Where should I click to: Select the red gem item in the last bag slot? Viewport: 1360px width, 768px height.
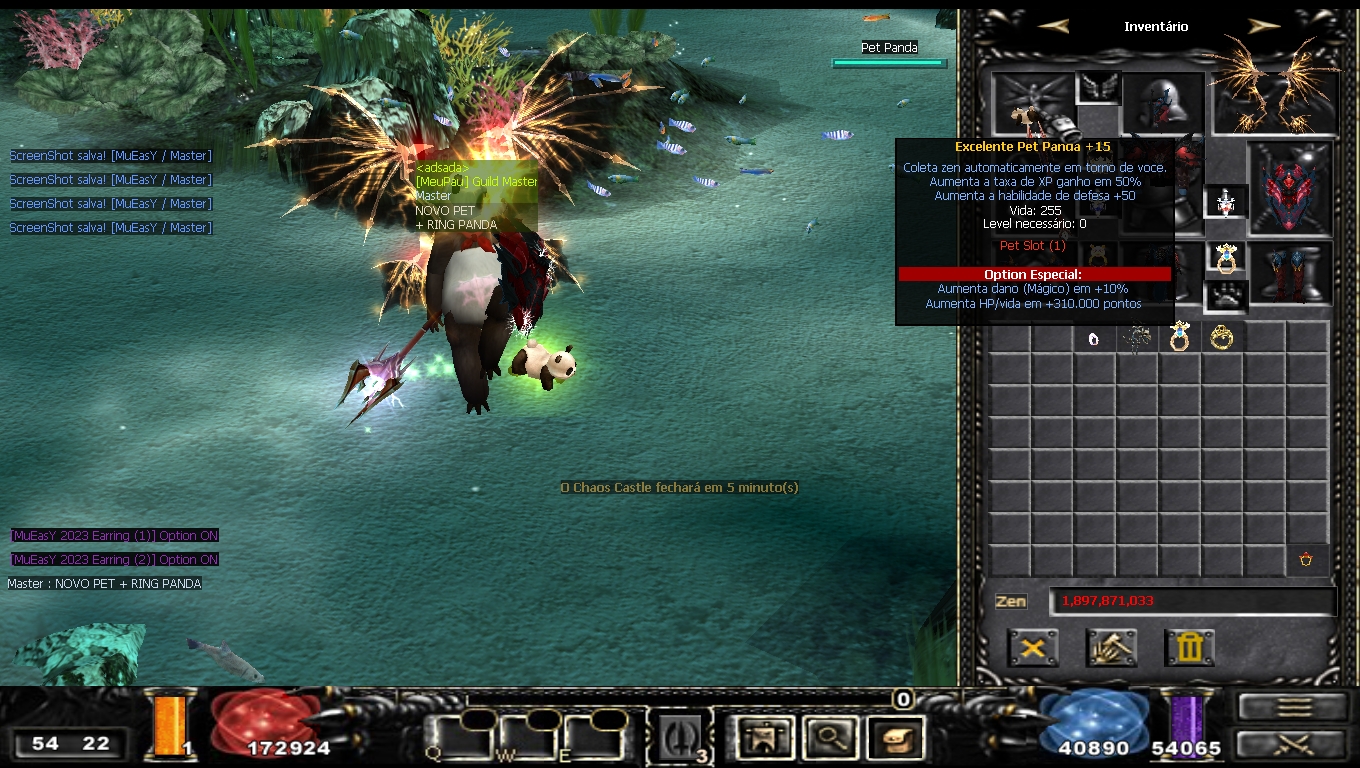(x=1306, y=560)
